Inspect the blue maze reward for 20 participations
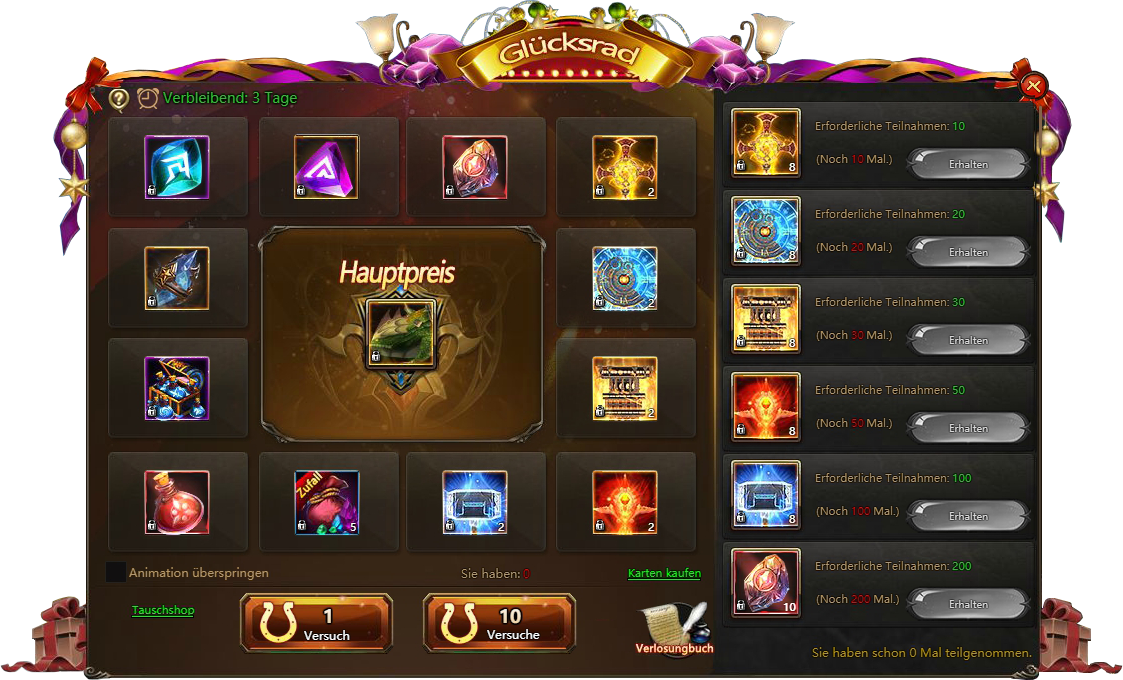 (x=766, y=229)
